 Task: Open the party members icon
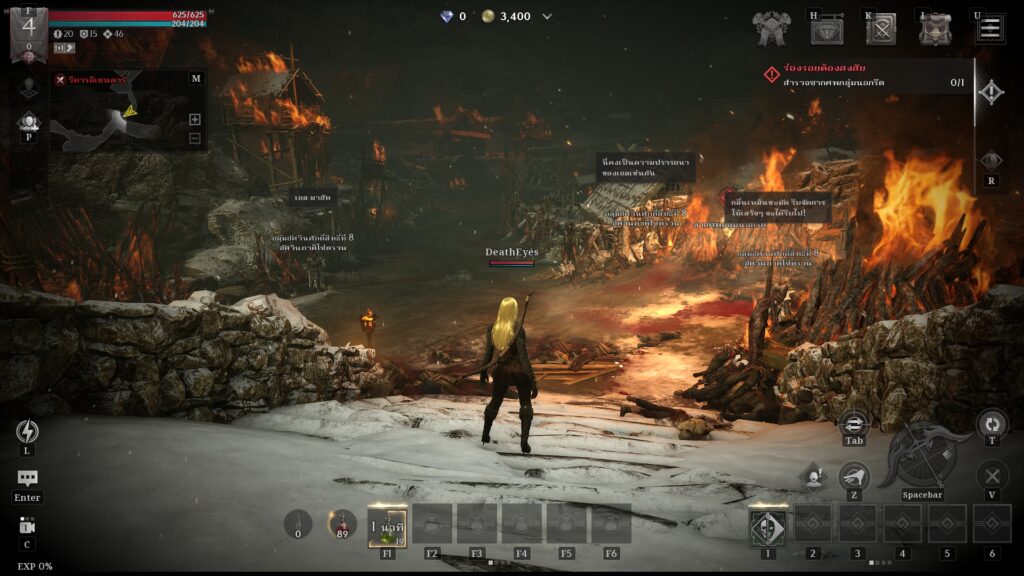(28, 123)
